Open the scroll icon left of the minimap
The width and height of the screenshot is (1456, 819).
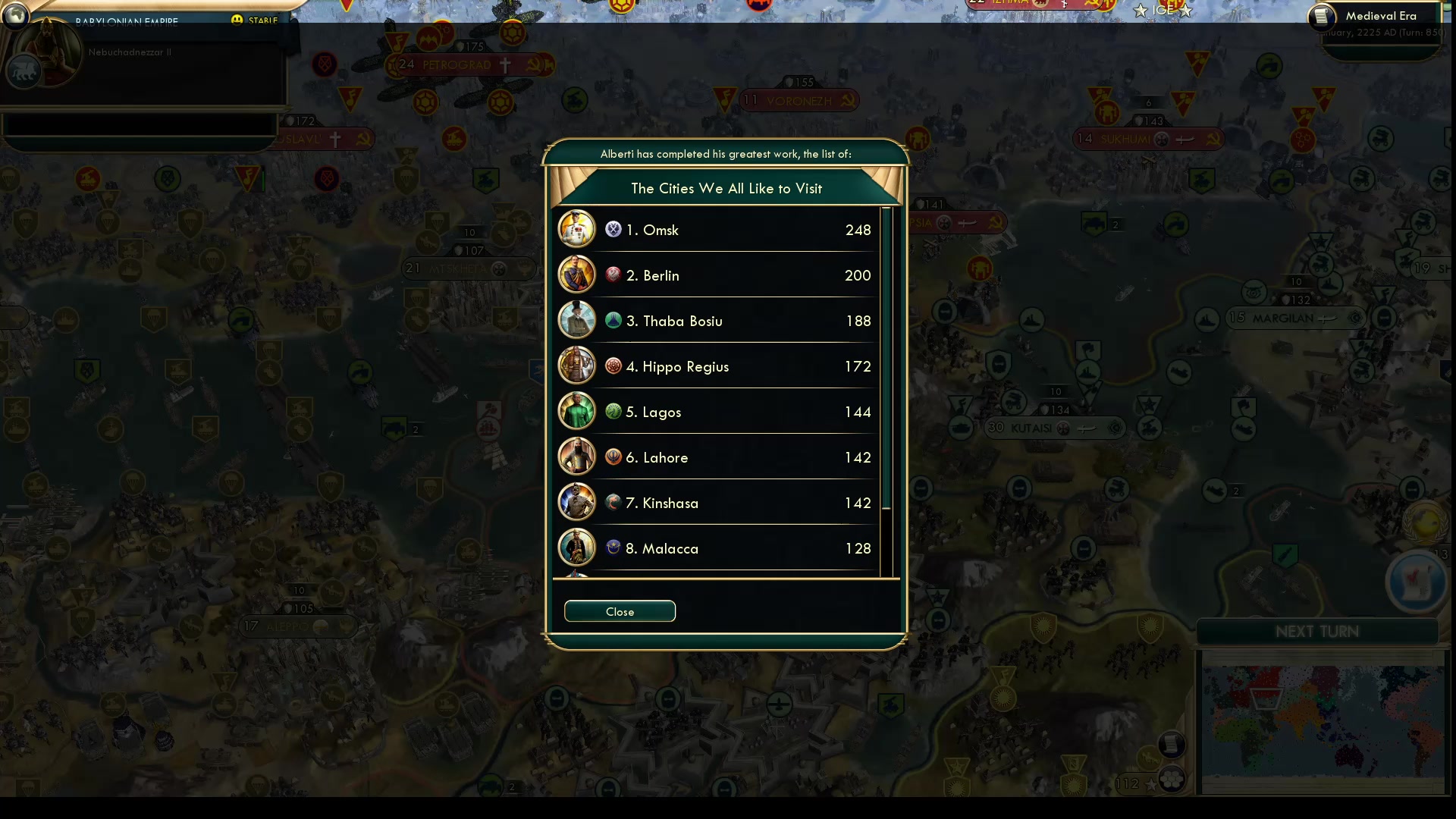(x=1172, y=745)
